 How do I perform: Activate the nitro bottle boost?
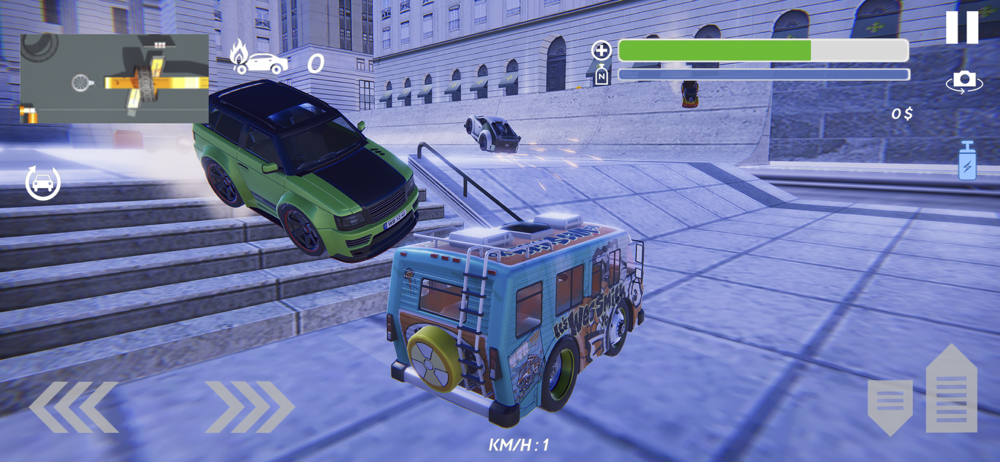click(x=967, y=161)
